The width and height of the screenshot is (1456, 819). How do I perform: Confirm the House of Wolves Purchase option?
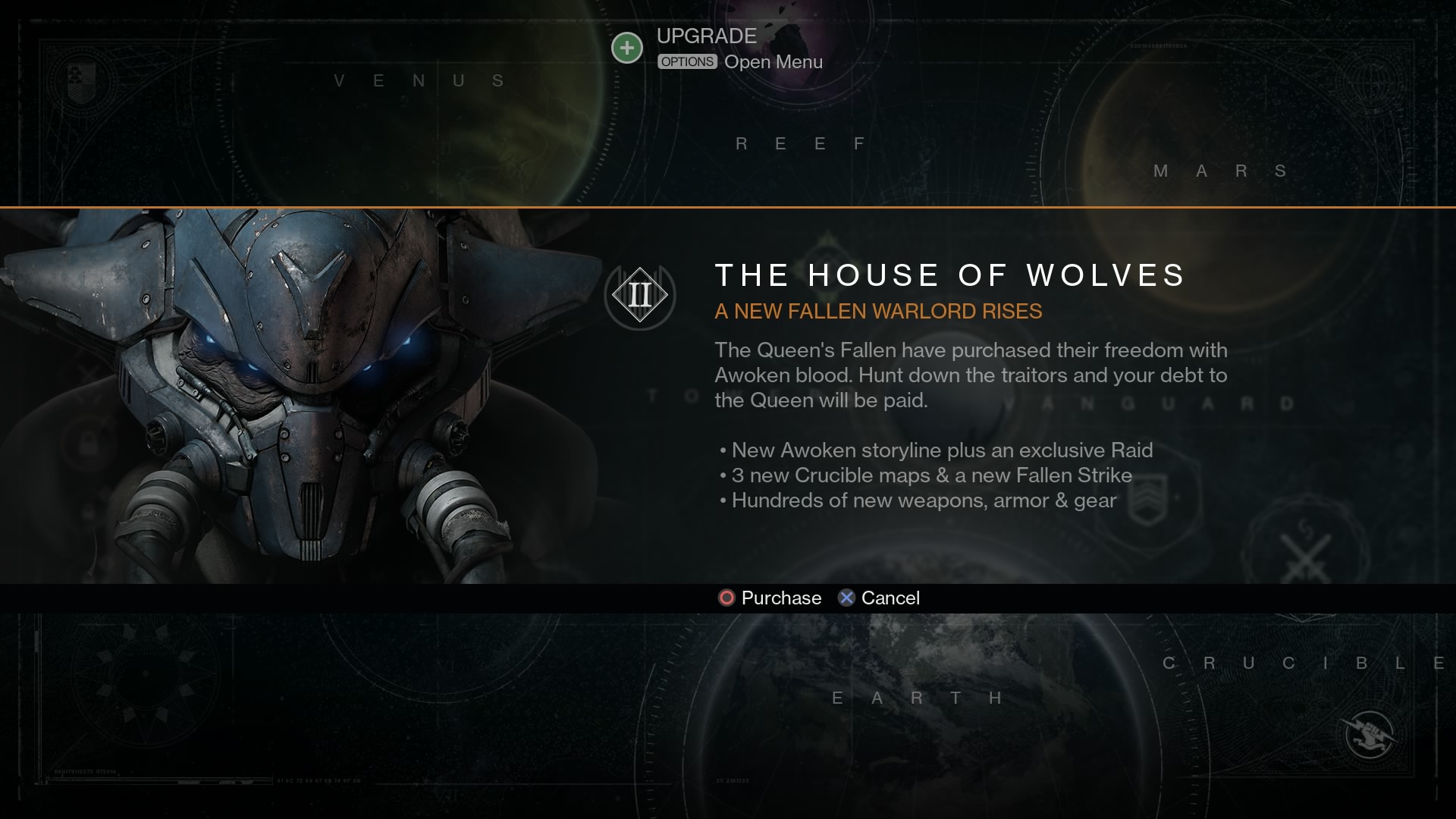(770, 598)
